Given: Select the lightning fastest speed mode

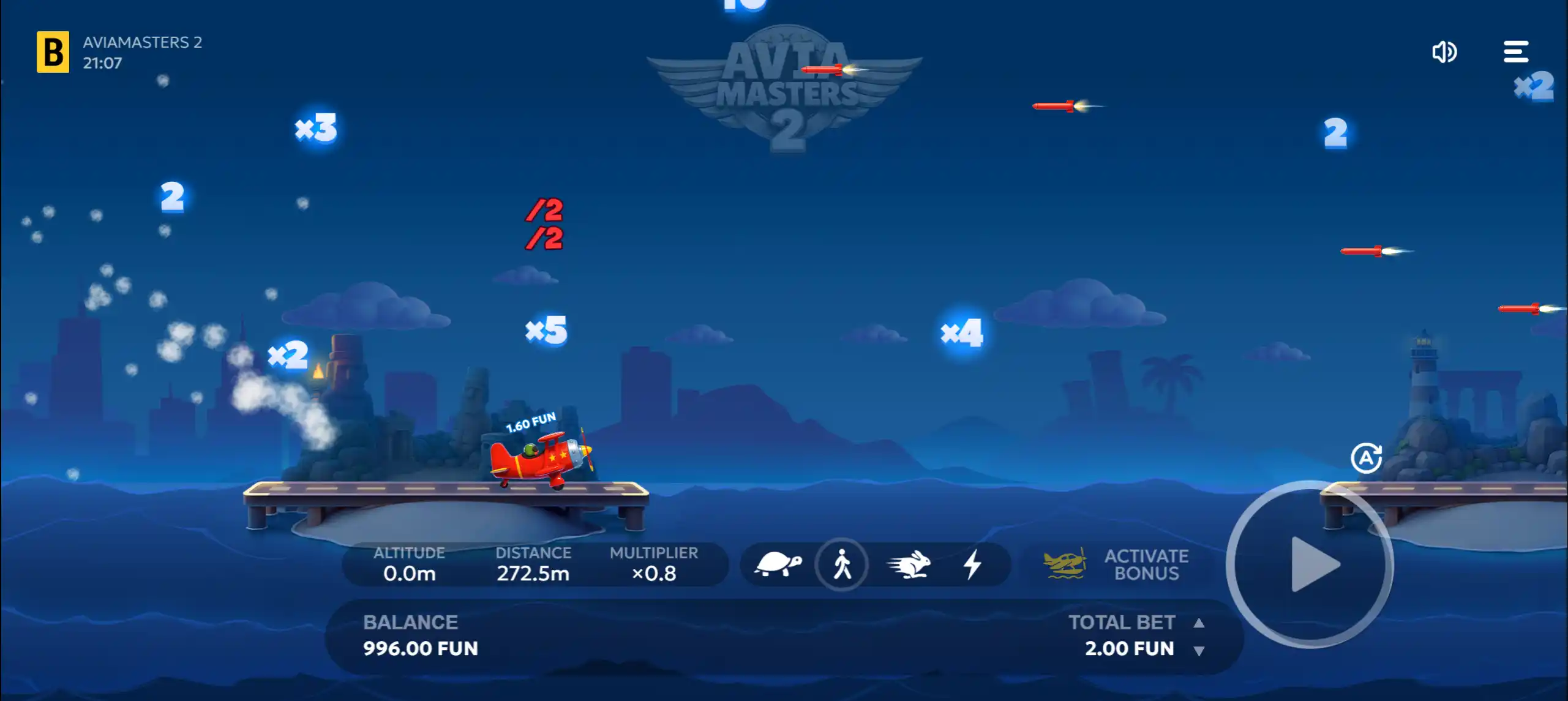Looking at the screenshot, I should tap(972, 563).
